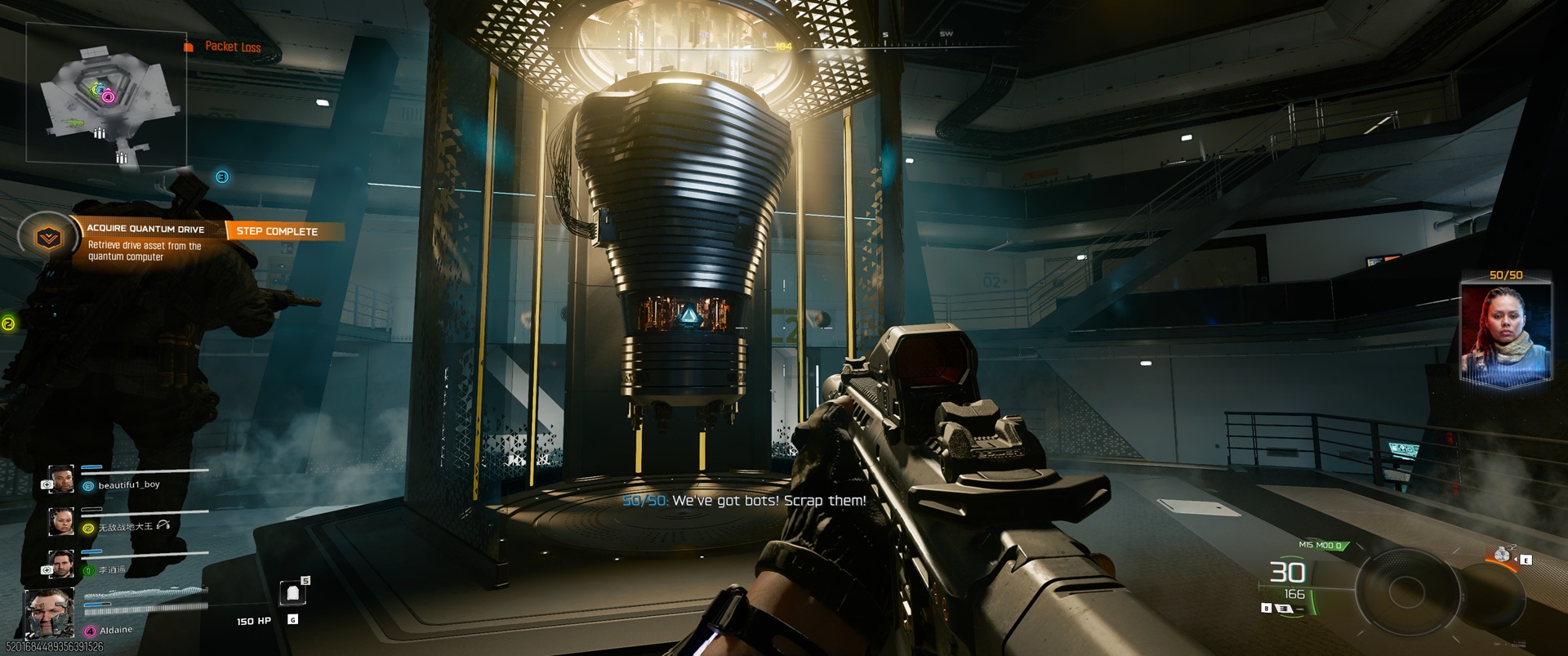Click Aldaine's health bar
Viewport: 1568px width, 656px height.
(96, 605)
